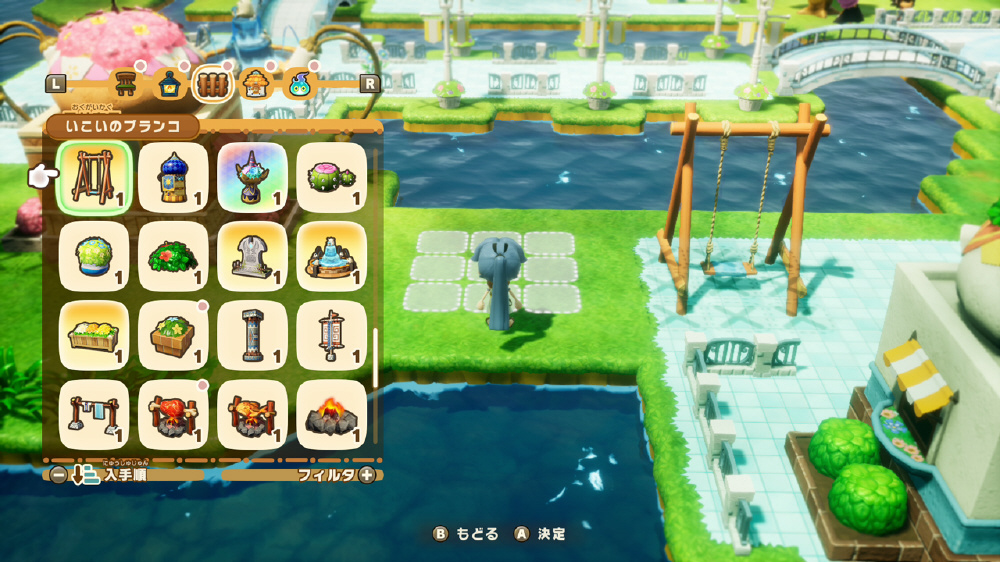Pick the flowering cactus item
Screen dimensions: 1000x562
click(x=332, y=178)
